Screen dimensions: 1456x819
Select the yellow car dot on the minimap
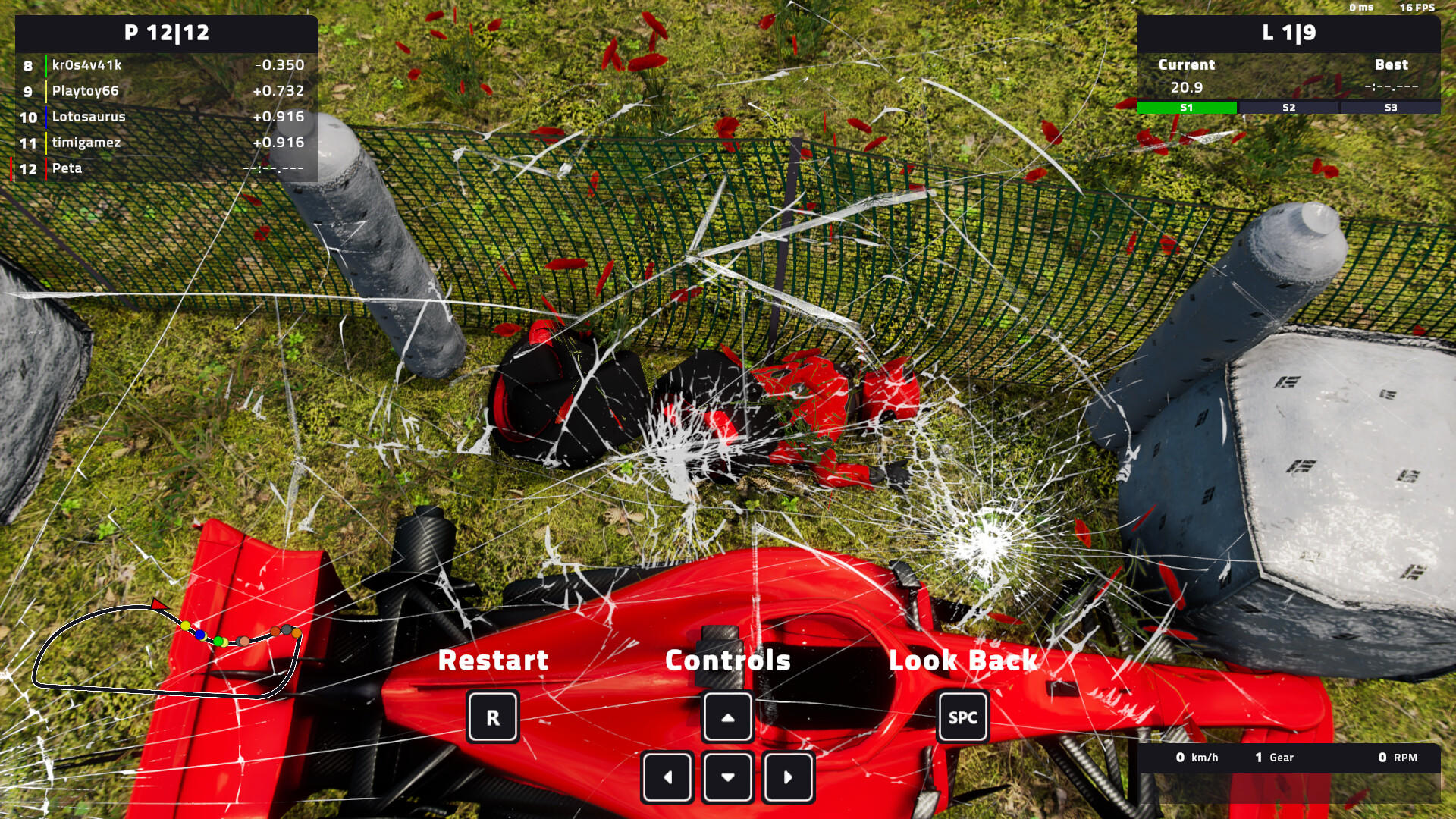click(x=184, y=625)
